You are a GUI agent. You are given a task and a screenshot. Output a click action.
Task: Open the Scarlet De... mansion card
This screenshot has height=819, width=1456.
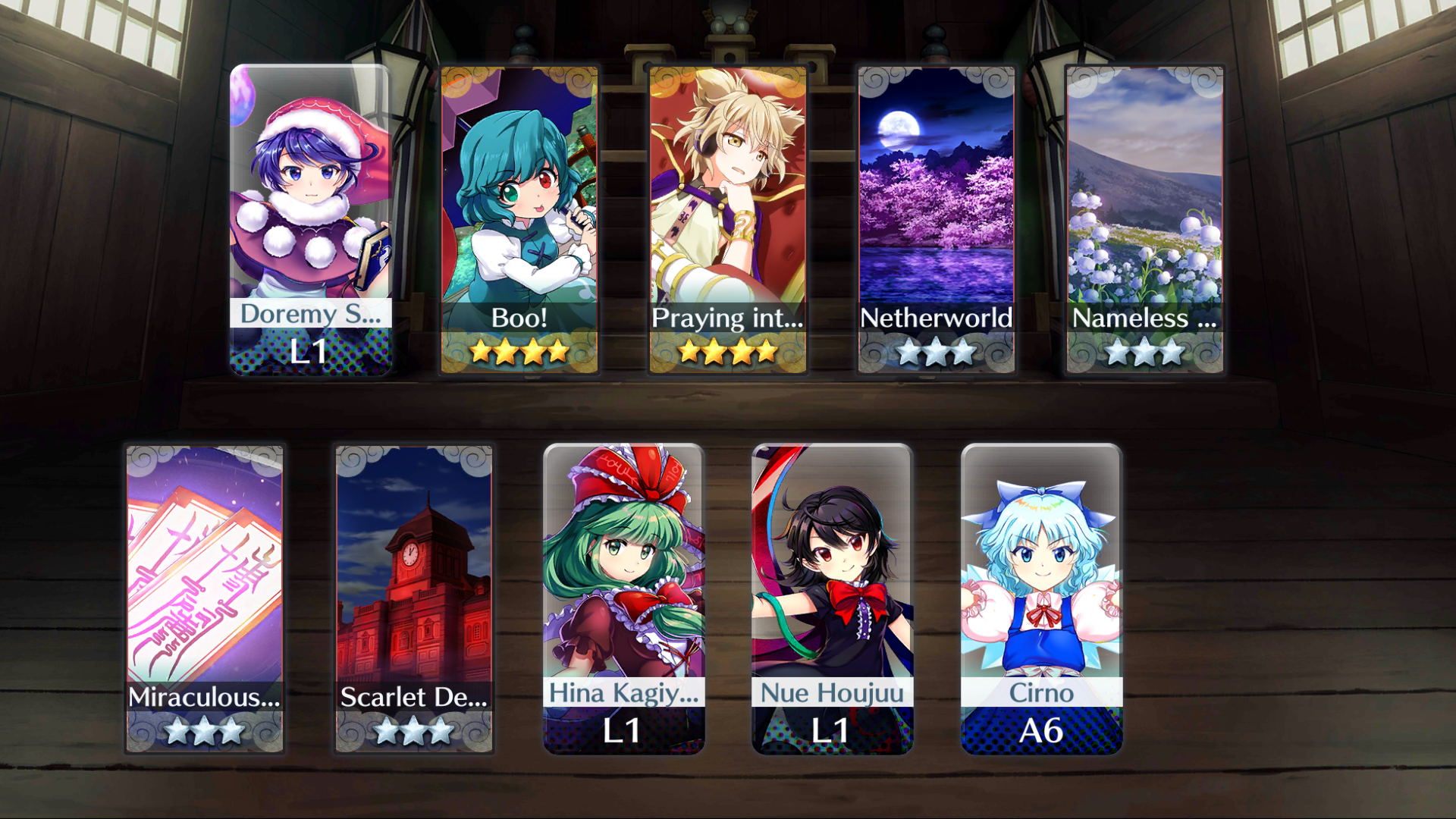point(414,598)
